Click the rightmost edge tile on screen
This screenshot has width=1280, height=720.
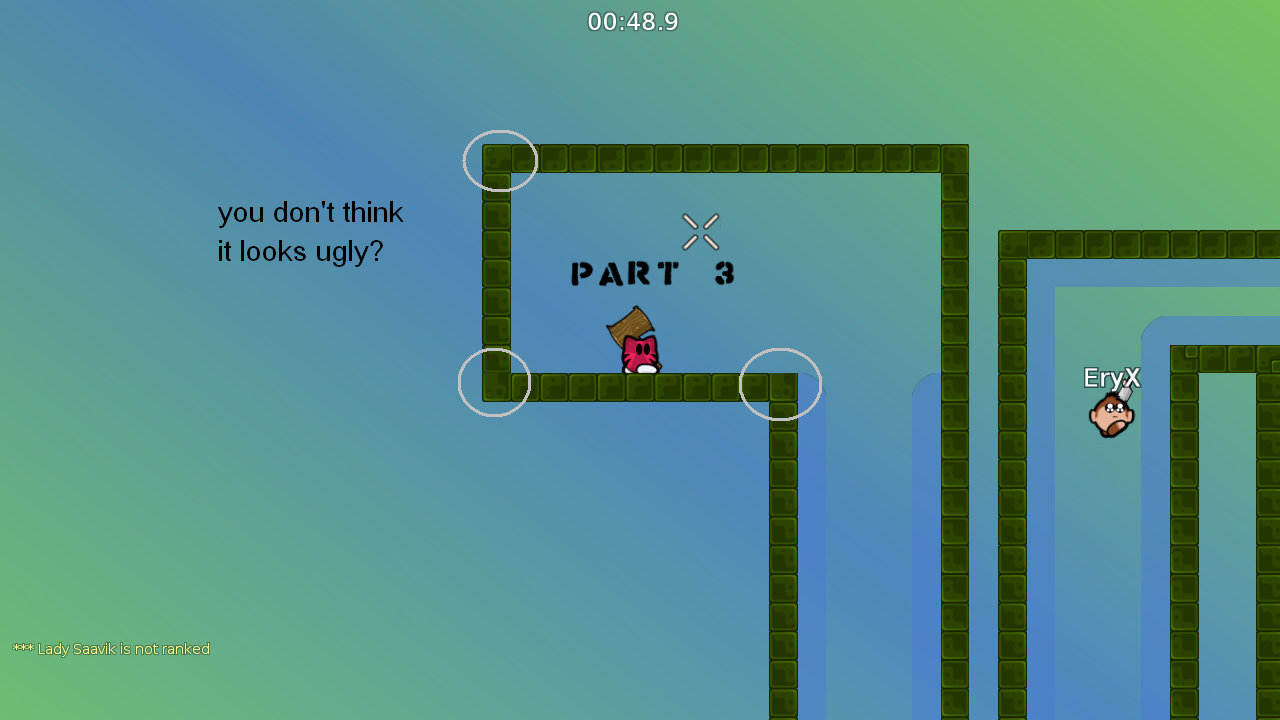point(1270,247)
